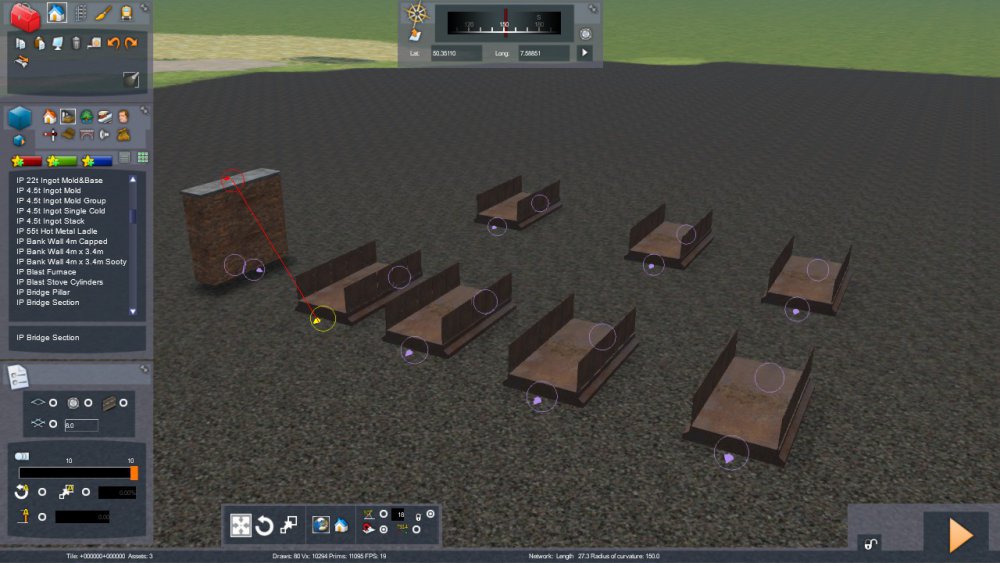
Task: Filter assets with the tree icon
Action: click(87, 117)
